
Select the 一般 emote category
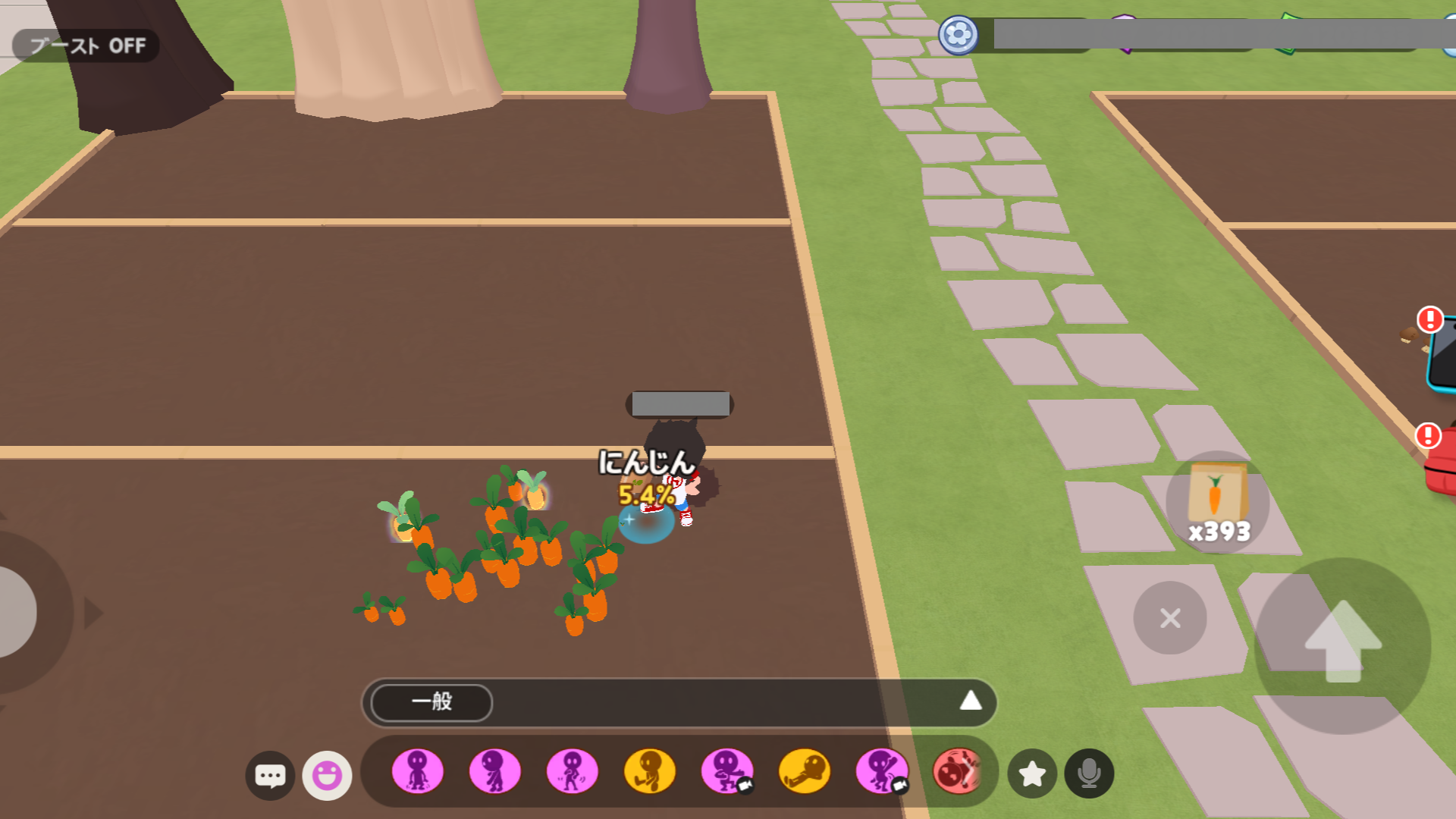(431, 702)
